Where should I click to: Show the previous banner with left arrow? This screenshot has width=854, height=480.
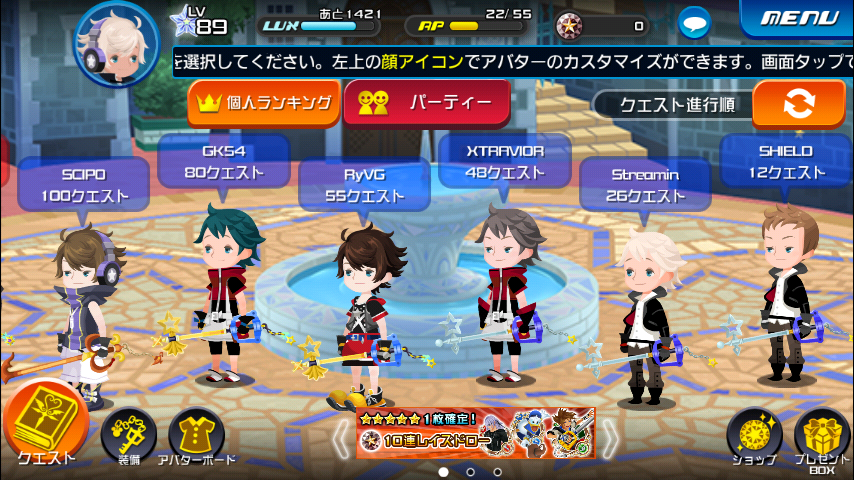341,435
